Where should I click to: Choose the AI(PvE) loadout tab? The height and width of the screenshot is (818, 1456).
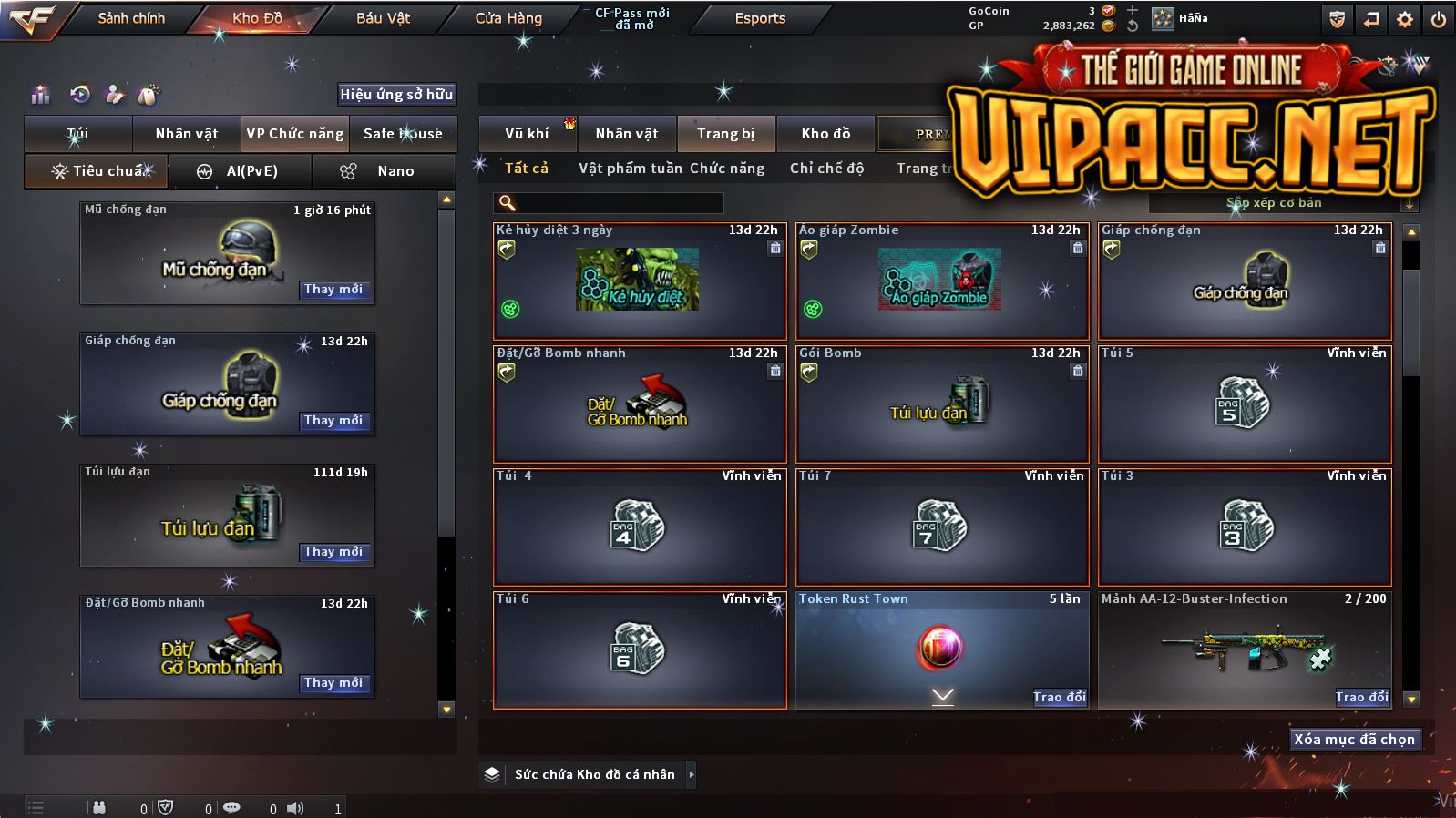click(241, 171)
